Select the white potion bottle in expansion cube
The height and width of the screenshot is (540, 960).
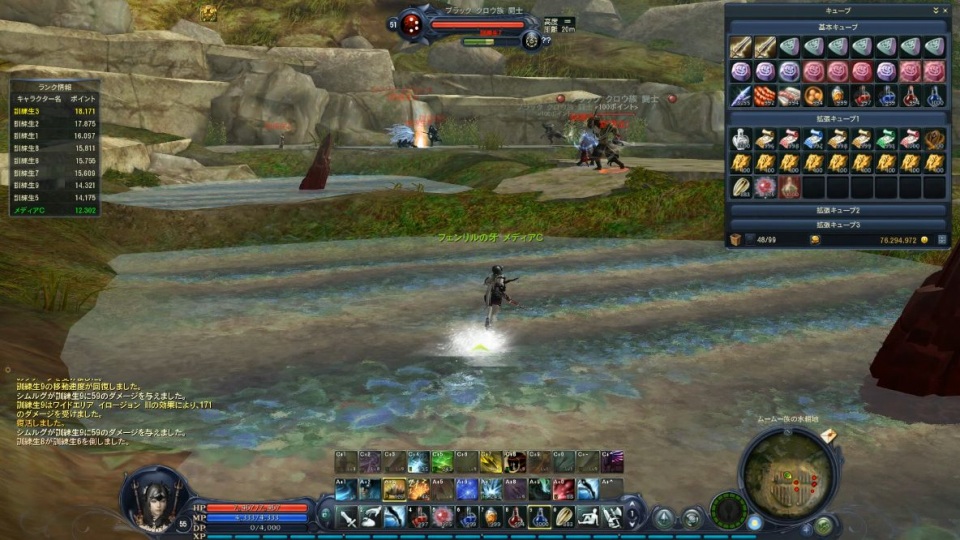[x=740, y=138]
